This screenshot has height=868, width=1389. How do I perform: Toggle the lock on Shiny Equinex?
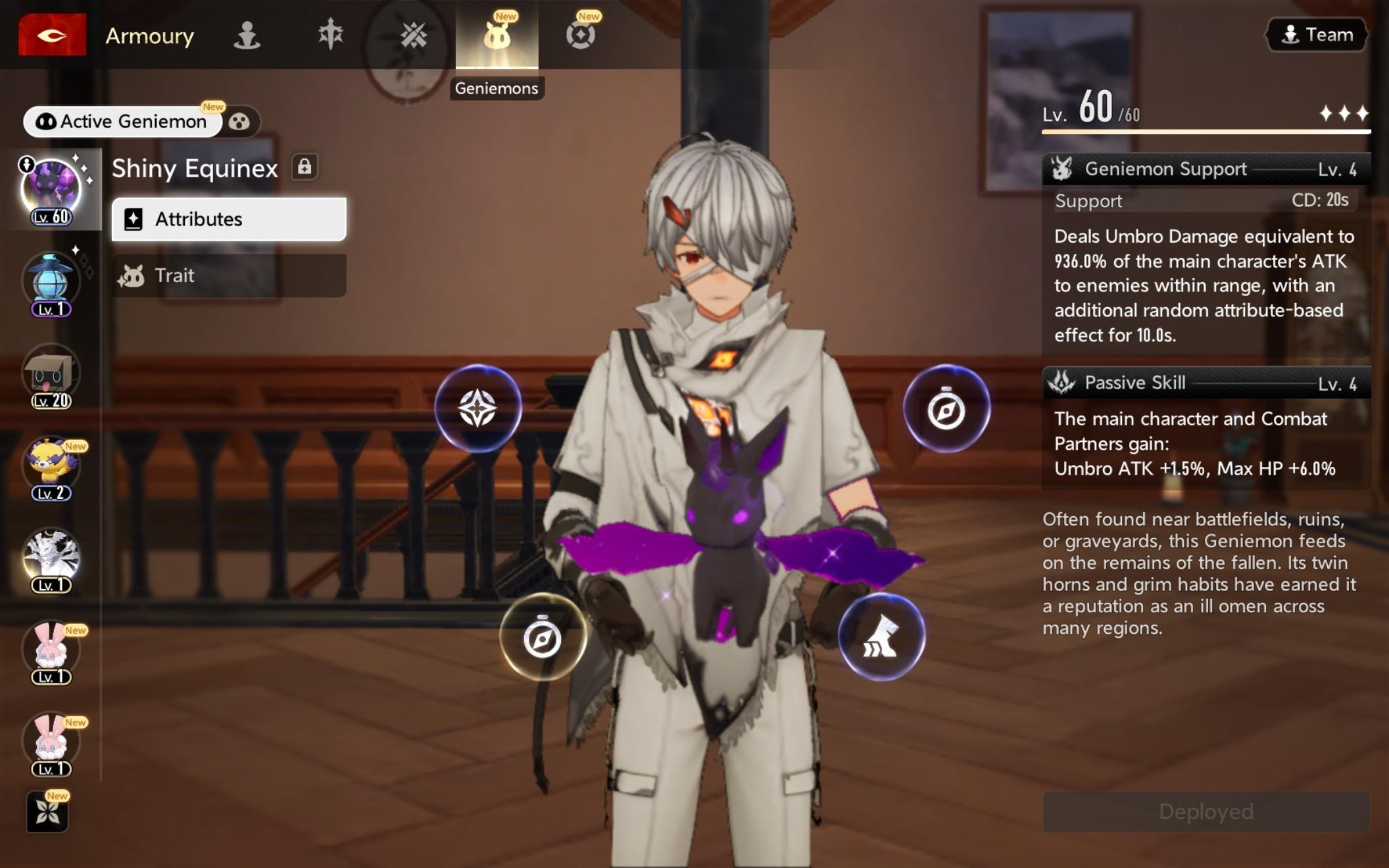tap(305, 167)
